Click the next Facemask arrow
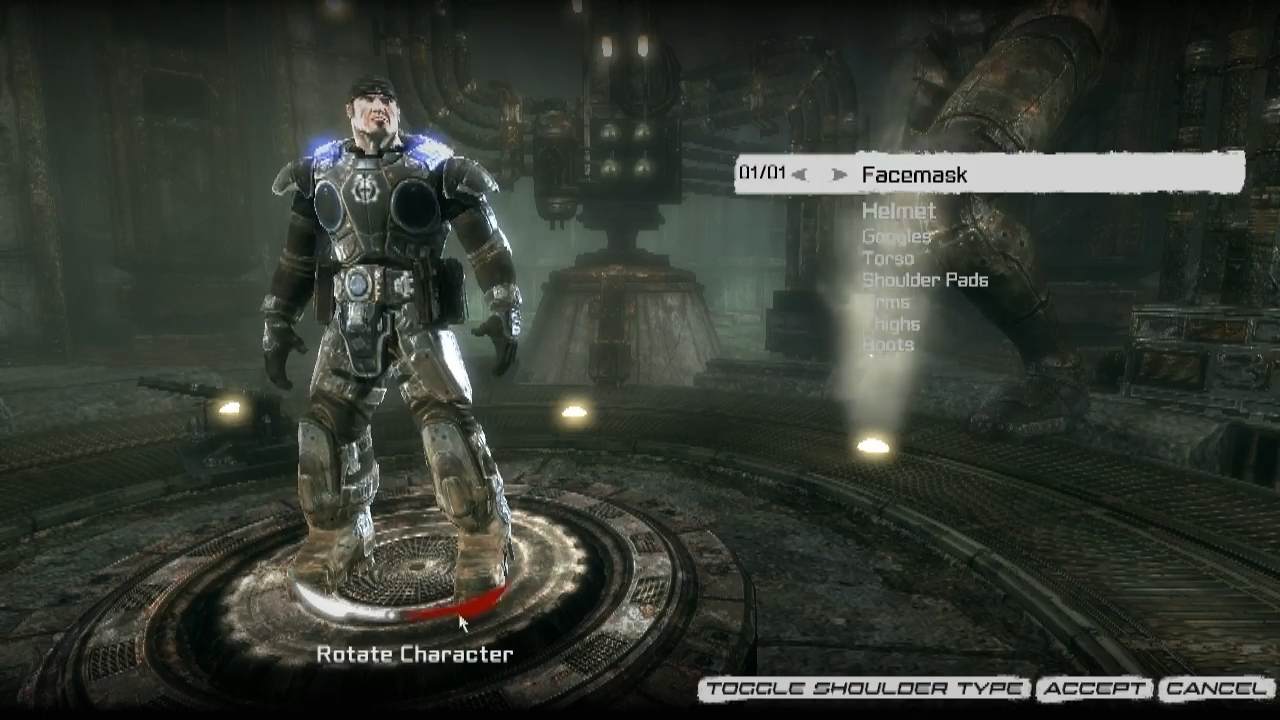This screenshot has height=720, width=1280. click(x=839, y=175)
